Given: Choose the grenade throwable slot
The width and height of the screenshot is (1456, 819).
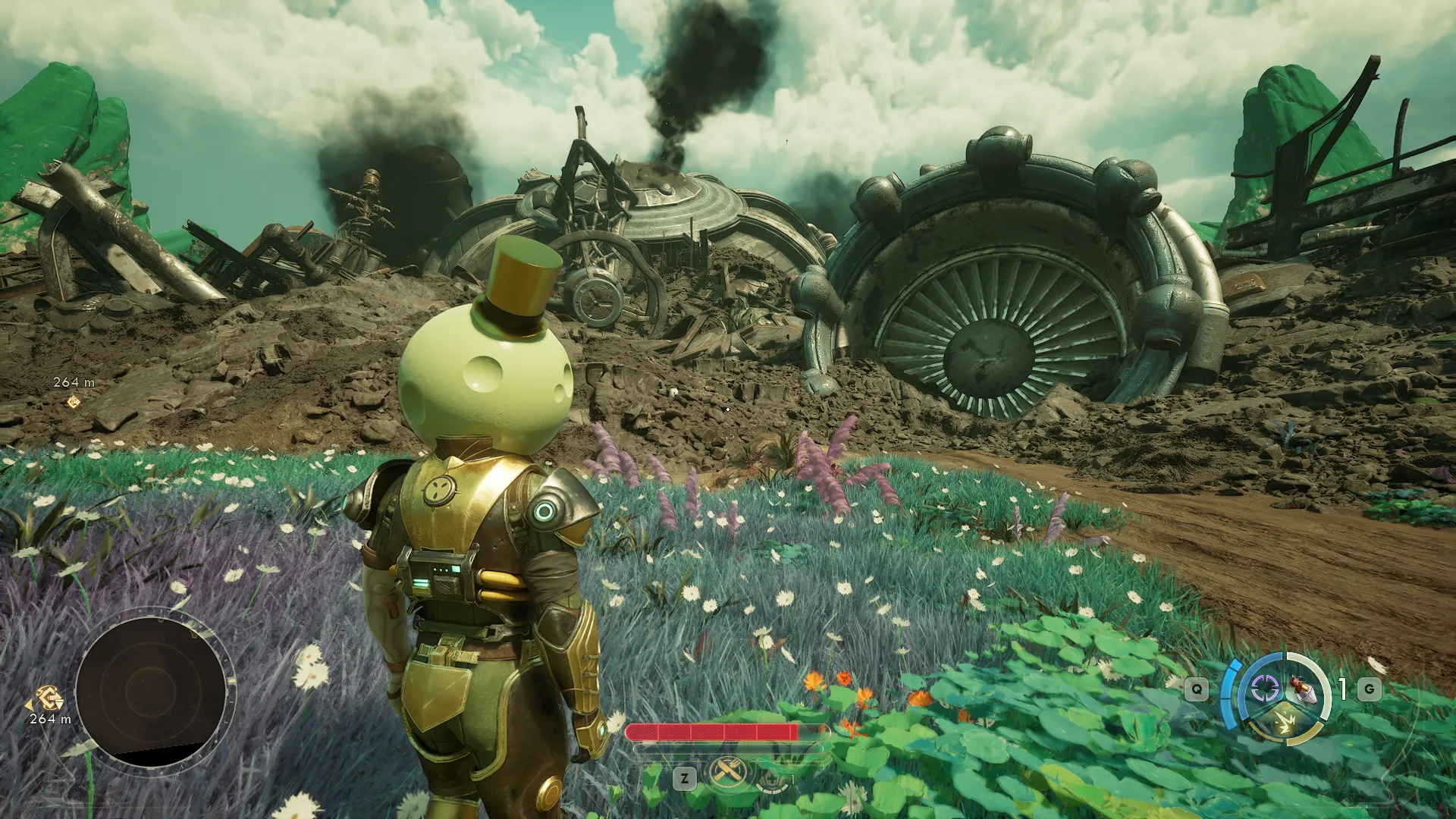Looking at the screenshot, I should point(1304,689).
